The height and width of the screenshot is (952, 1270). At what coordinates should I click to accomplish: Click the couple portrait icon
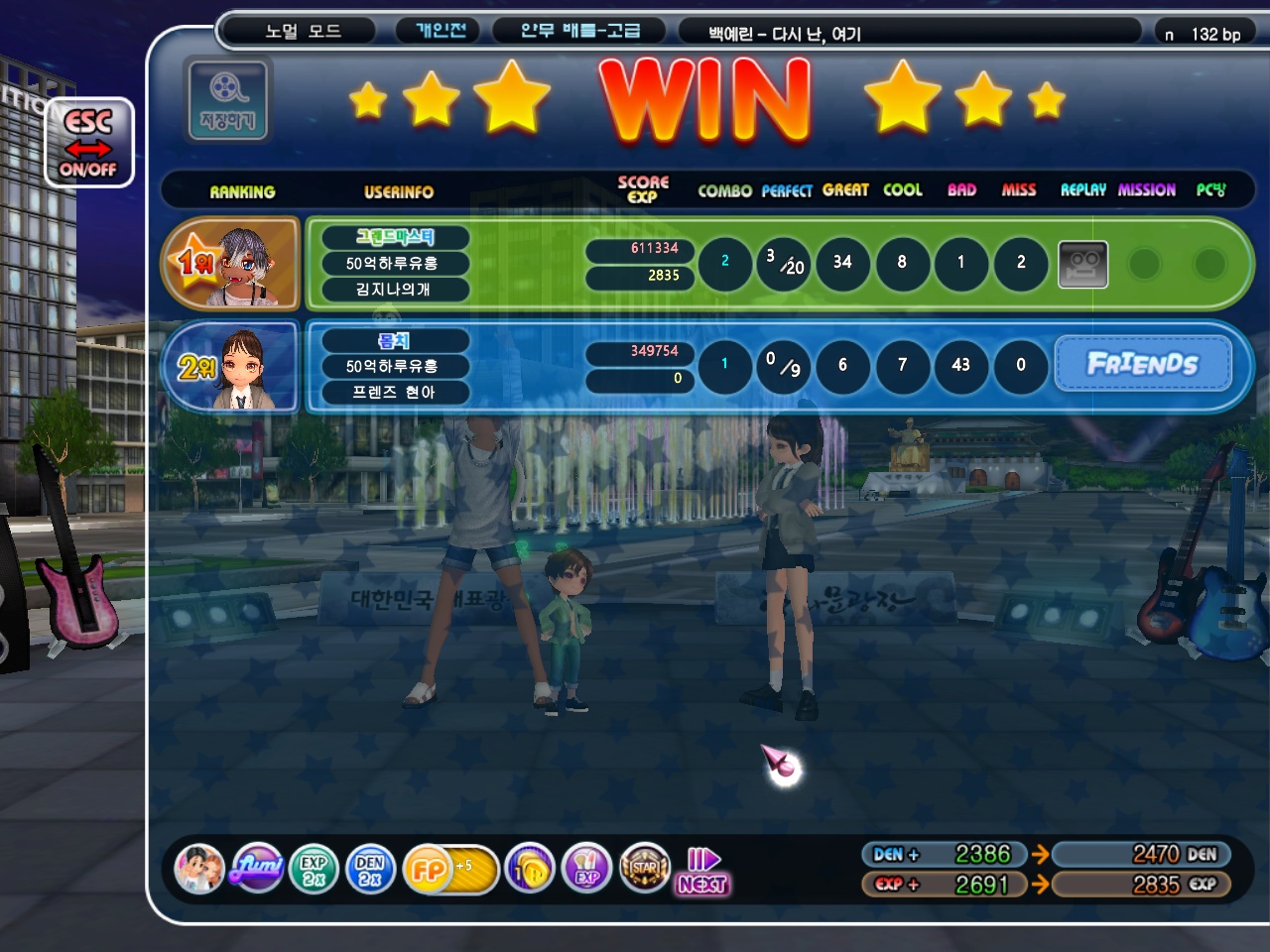199,869
